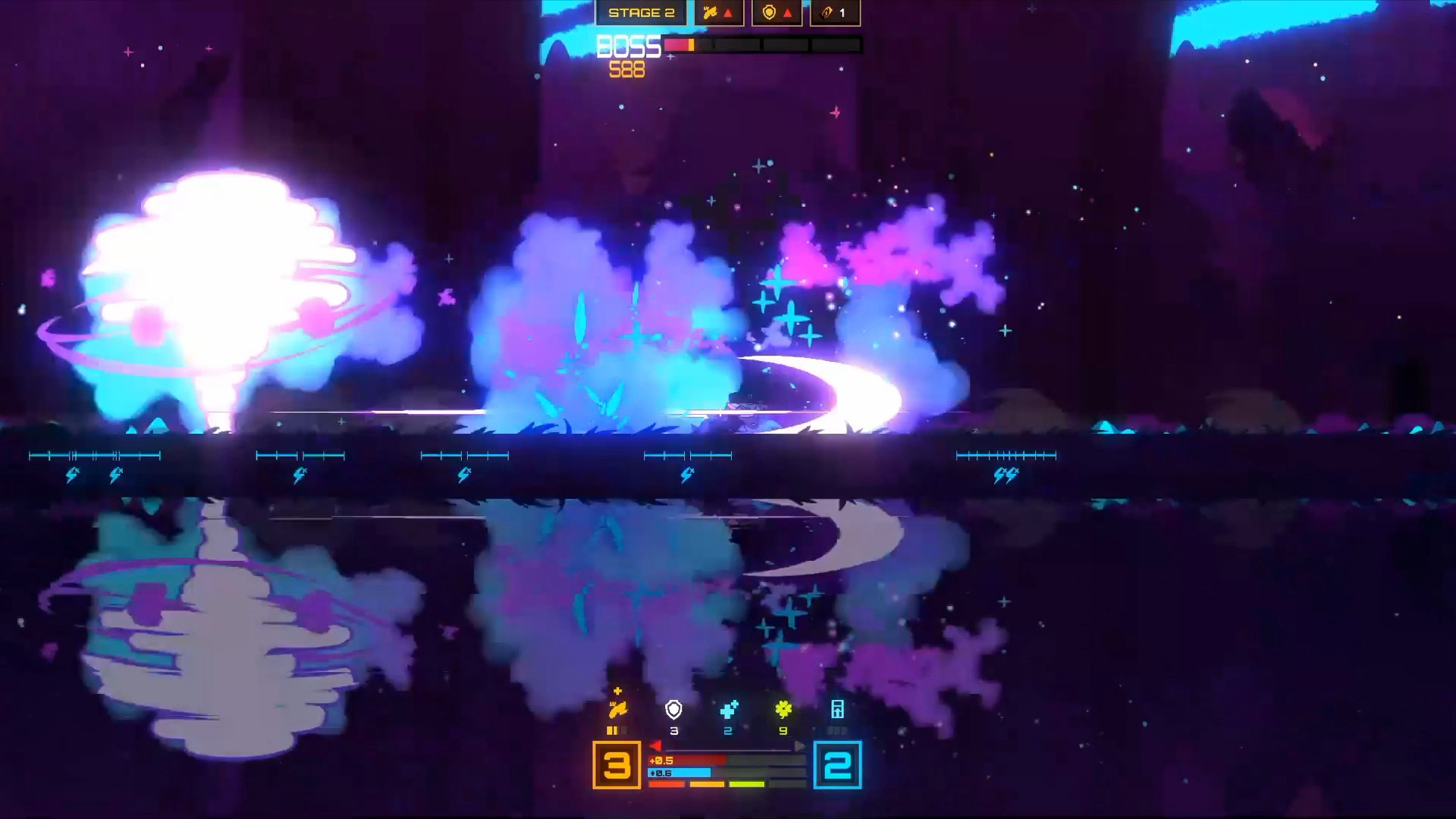This screenshot has height=819, width=1456.
Task: Click the wing attack icon above player stats
Action: (618, 709)
